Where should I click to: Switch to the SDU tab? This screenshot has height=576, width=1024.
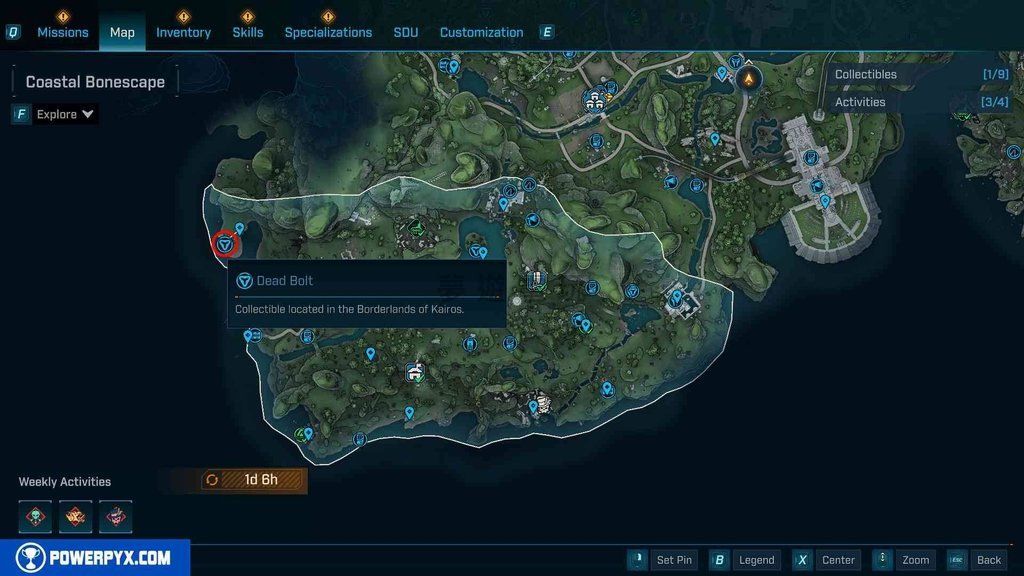[x=406, y=32]
